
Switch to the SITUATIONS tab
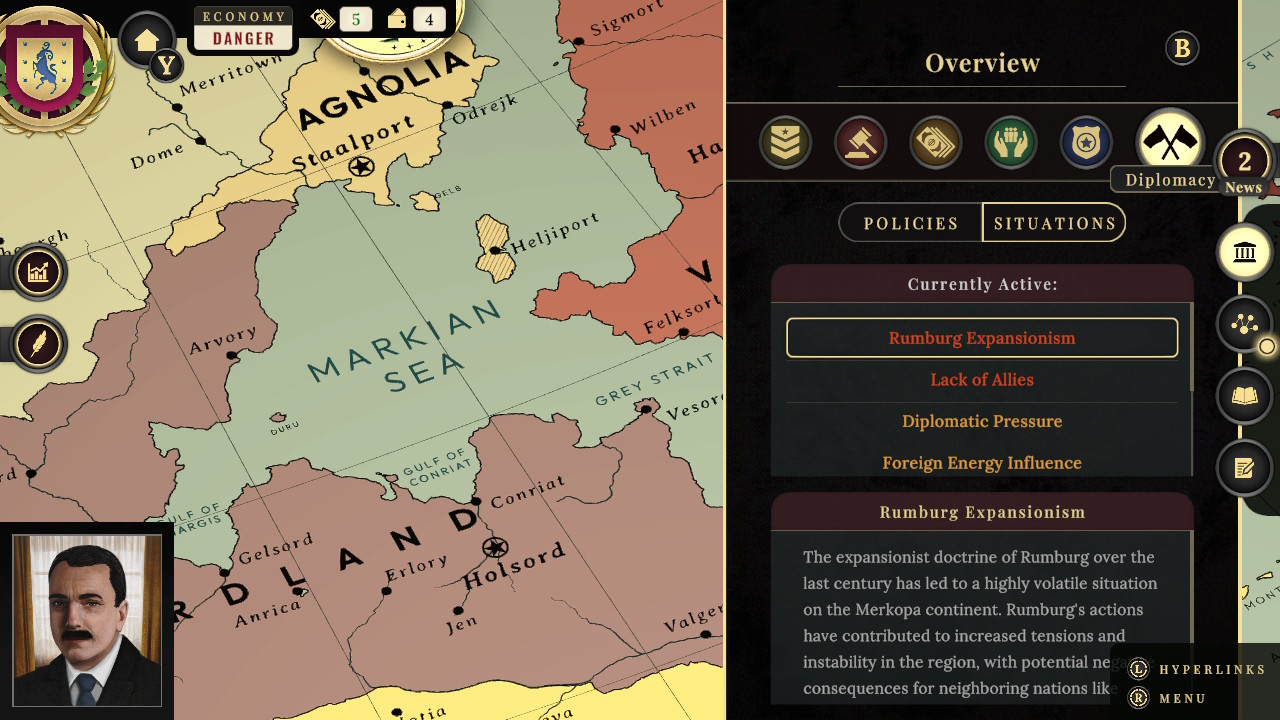pos(1053,222)
